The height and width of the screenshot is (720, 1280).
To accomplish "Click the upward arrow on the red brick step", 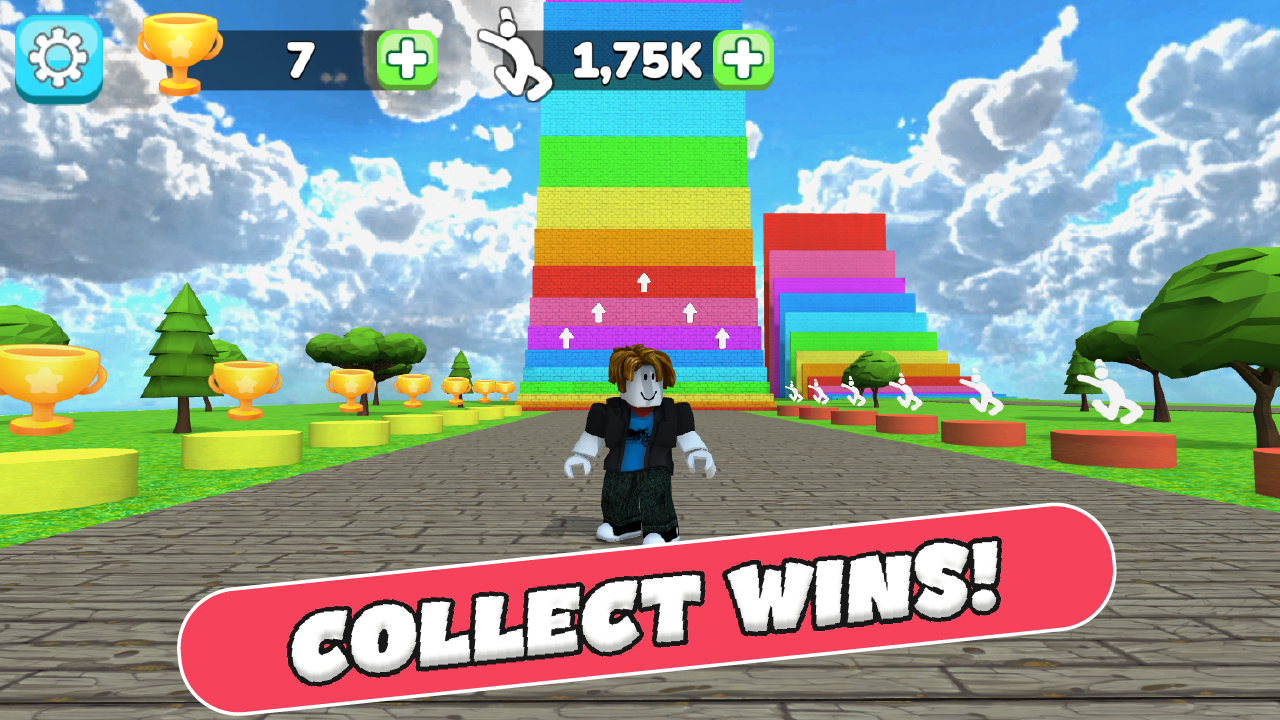I will tap(645, 281).
